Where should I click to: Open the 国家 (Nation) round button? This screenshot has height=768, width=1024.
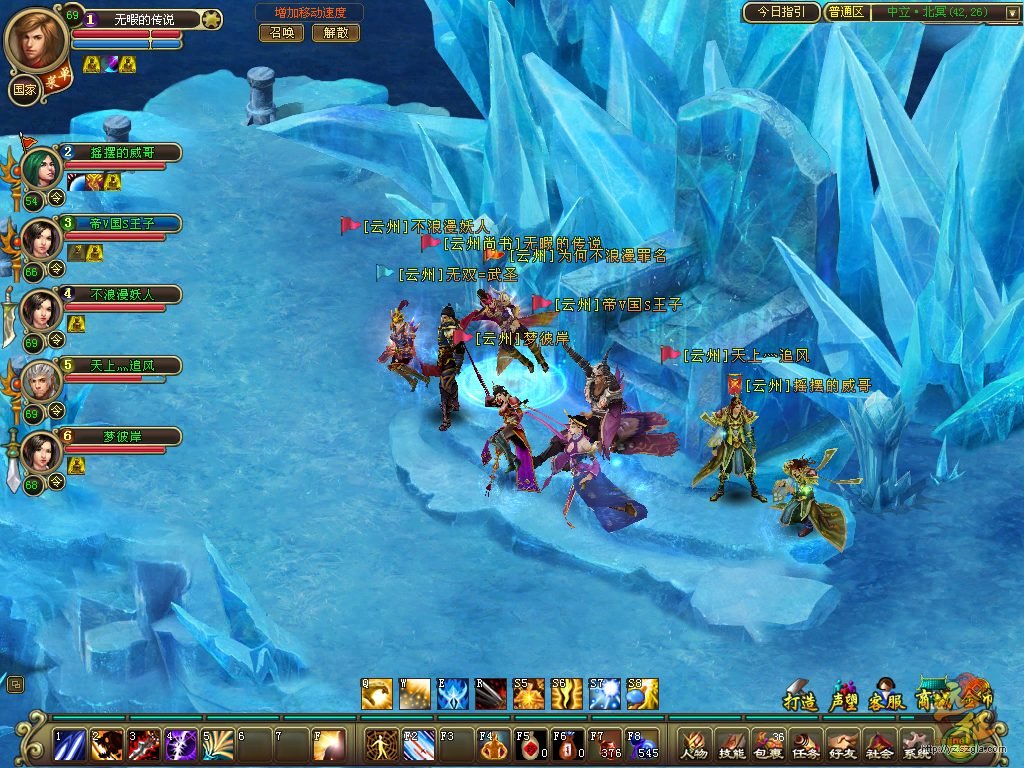pyautogui.click(x=23, y=88)
